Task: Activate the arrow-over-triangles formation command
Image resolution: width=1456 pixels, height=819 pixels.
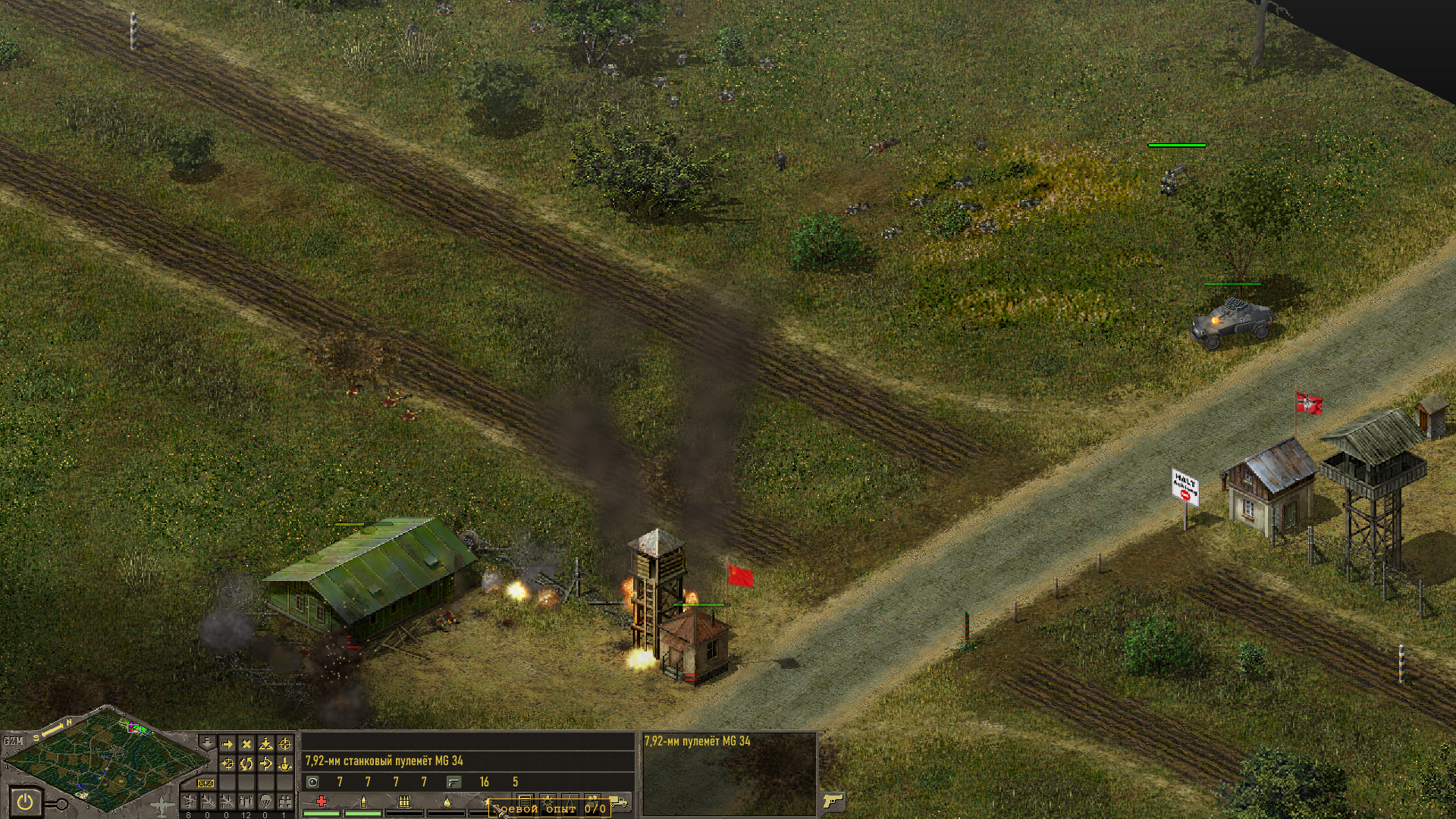Action: 265,745
